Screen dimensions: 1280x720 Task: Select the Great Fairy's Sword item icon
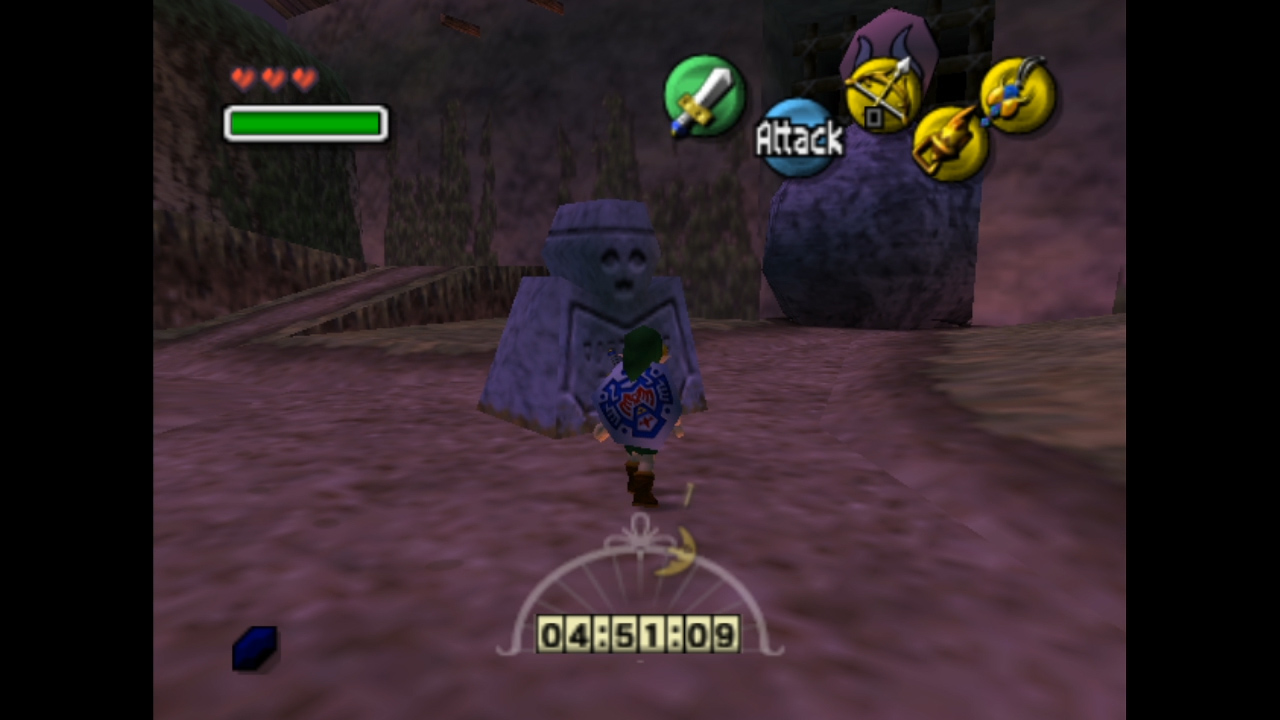click(1017, 95)
